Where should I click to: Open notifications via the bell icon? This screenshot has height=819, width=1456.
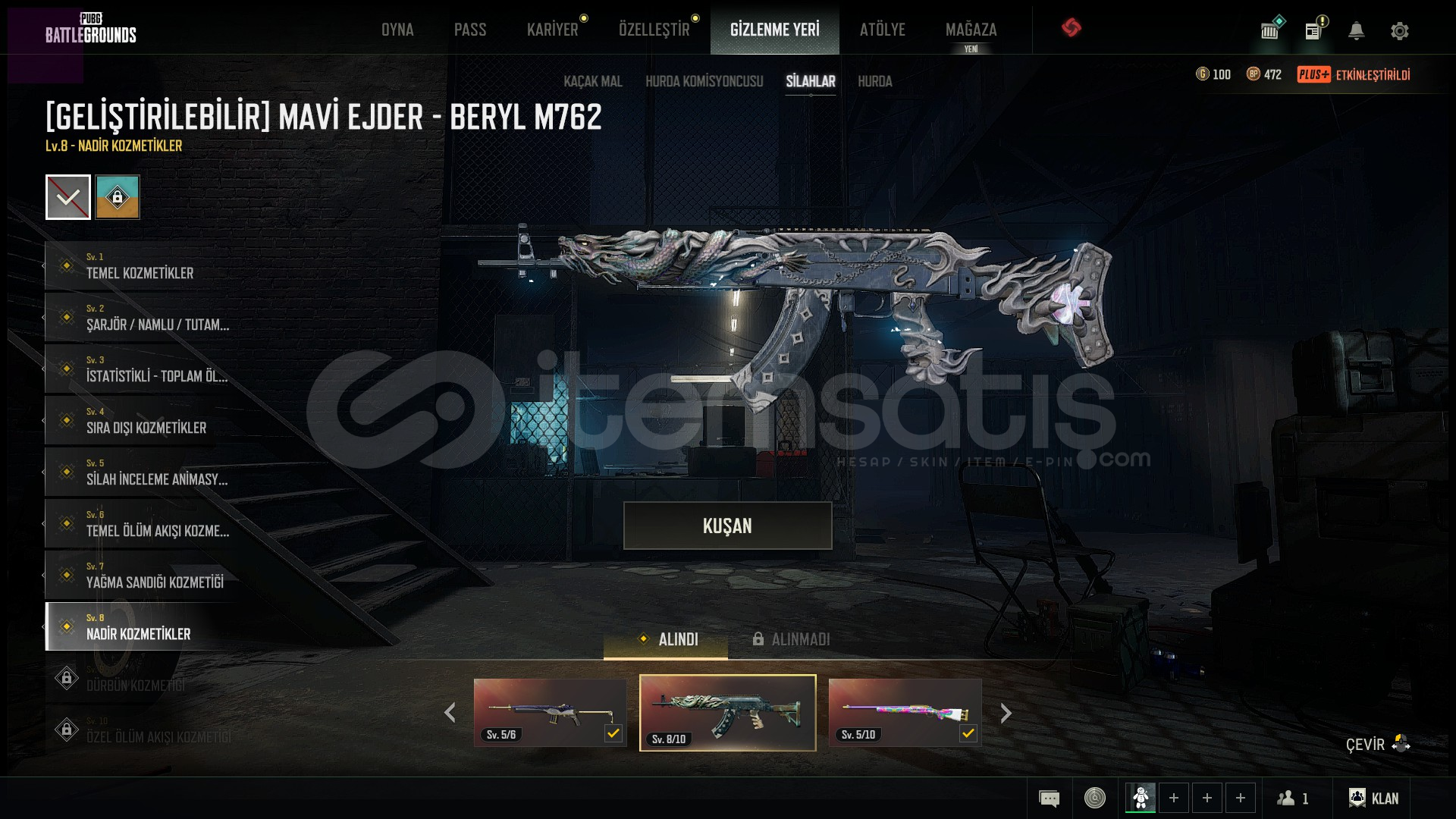[1356, 31]
